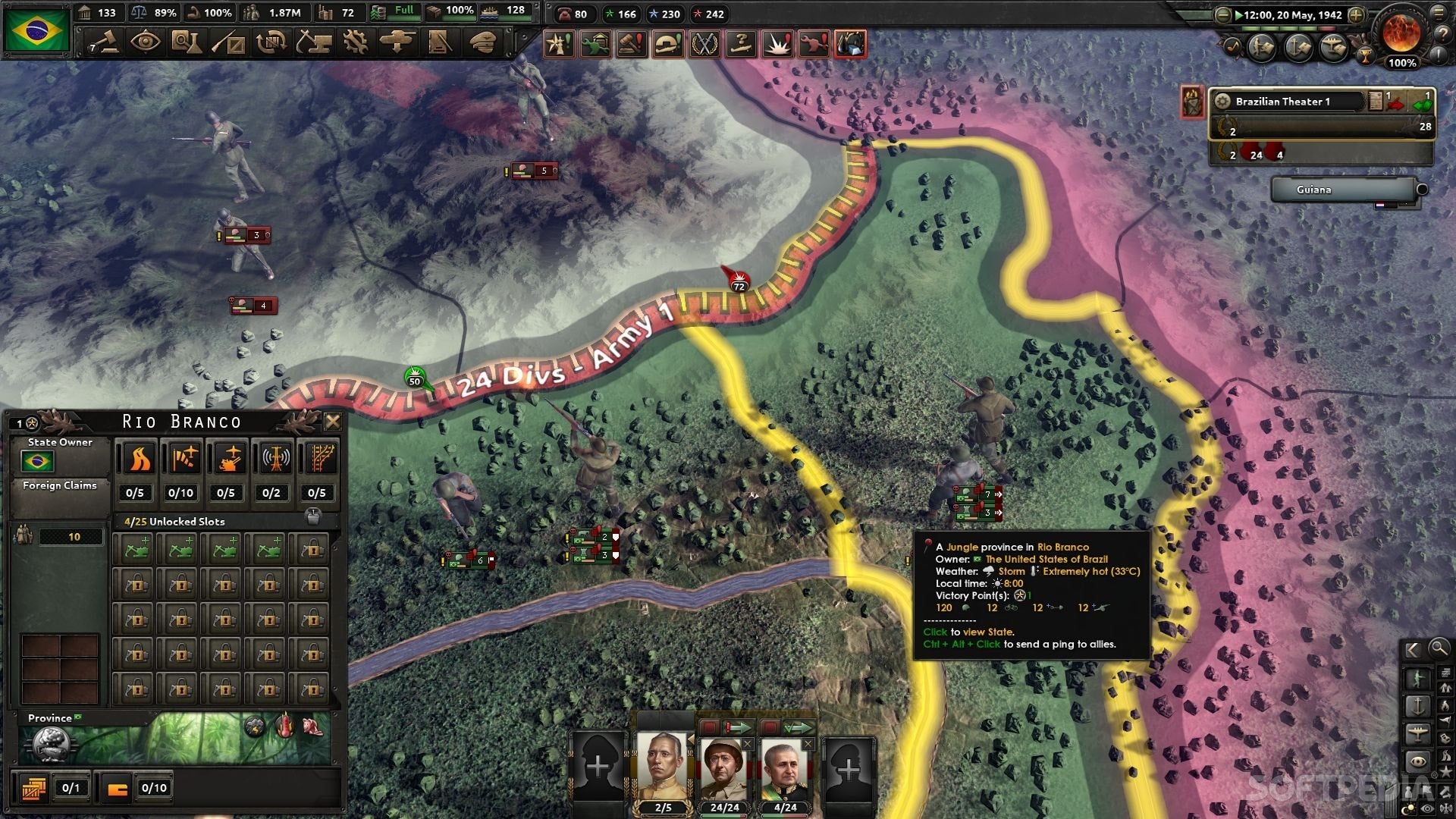Open the Trade arrows menu

270,42
